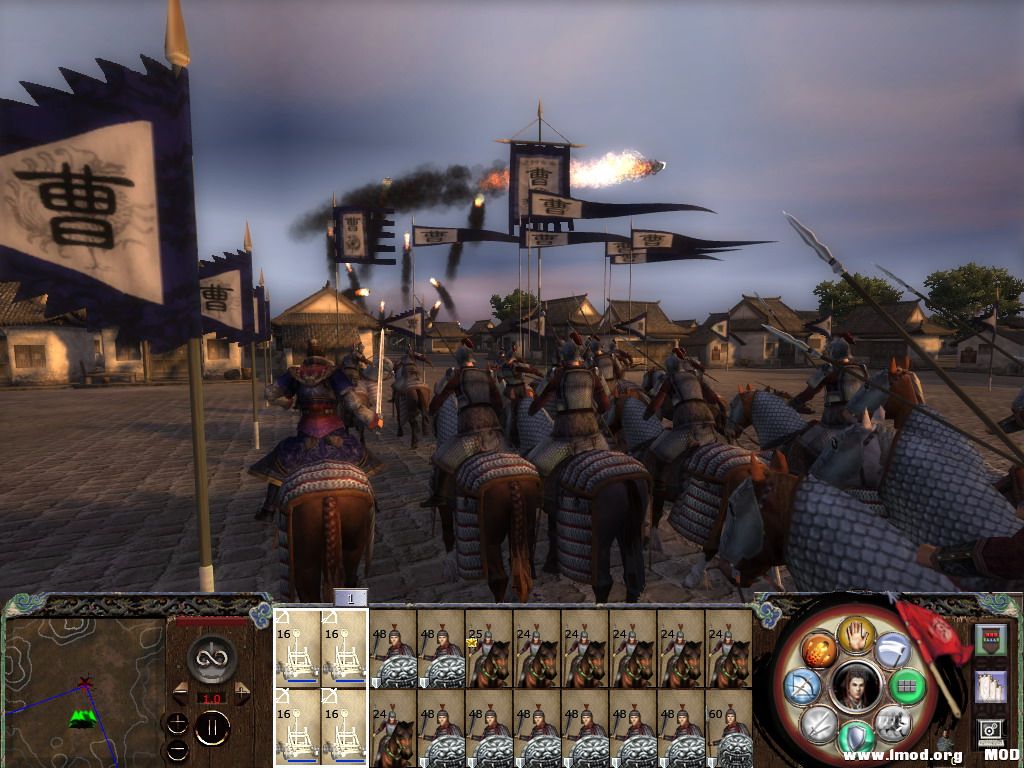Click the white flag withdraw command
The width and height of the screenshot is (1024, 768).
(x=892, y=650)
